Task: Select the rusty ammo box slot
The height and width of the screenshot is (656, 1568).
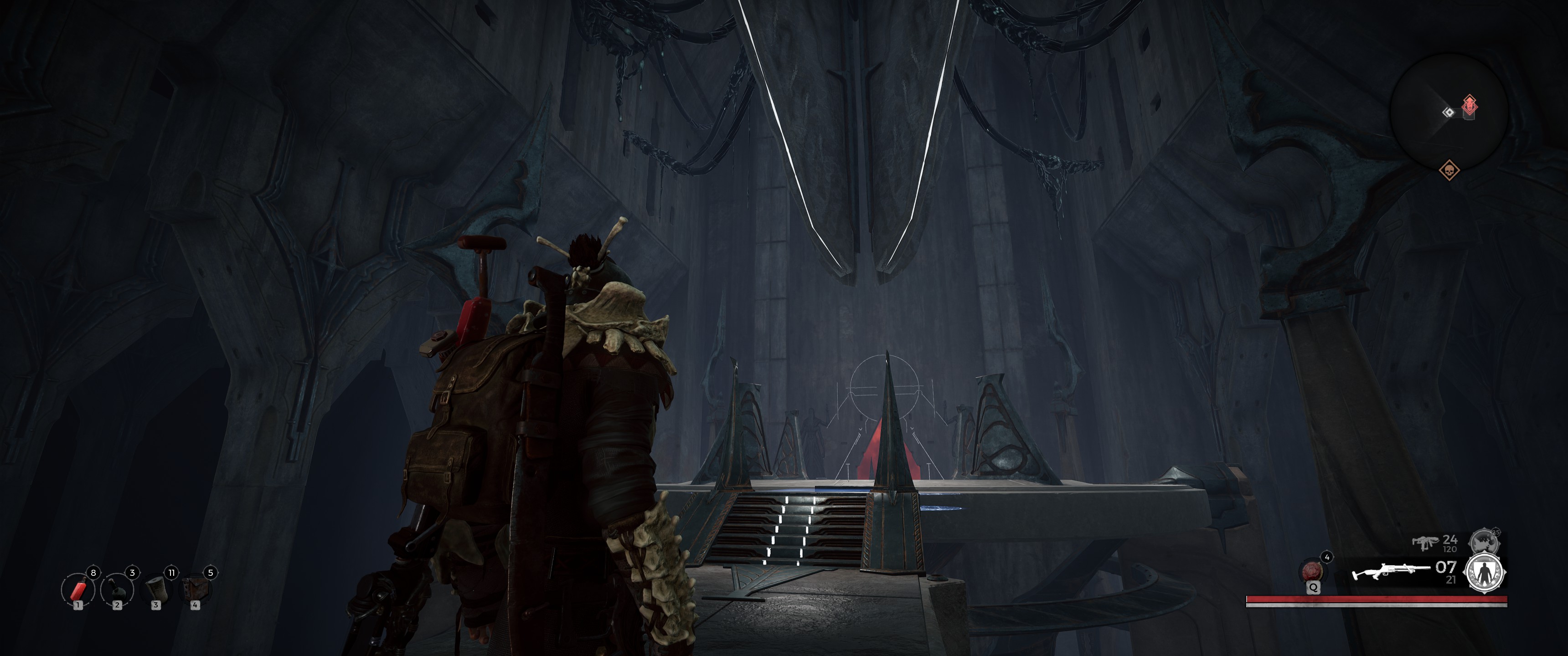Action: (x=195, y=589)
